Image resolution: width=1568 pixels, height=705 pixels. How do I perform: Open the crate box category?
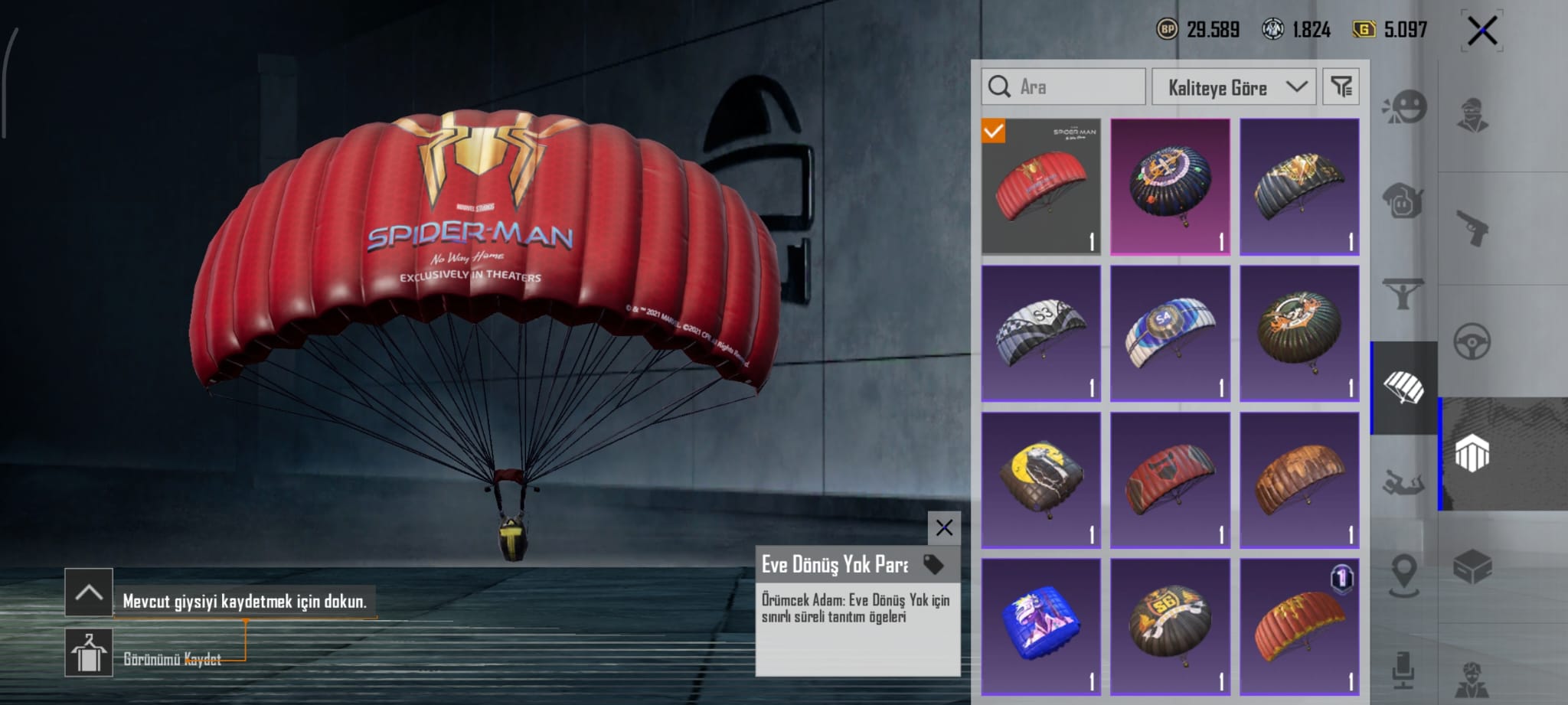[1472, 567]
